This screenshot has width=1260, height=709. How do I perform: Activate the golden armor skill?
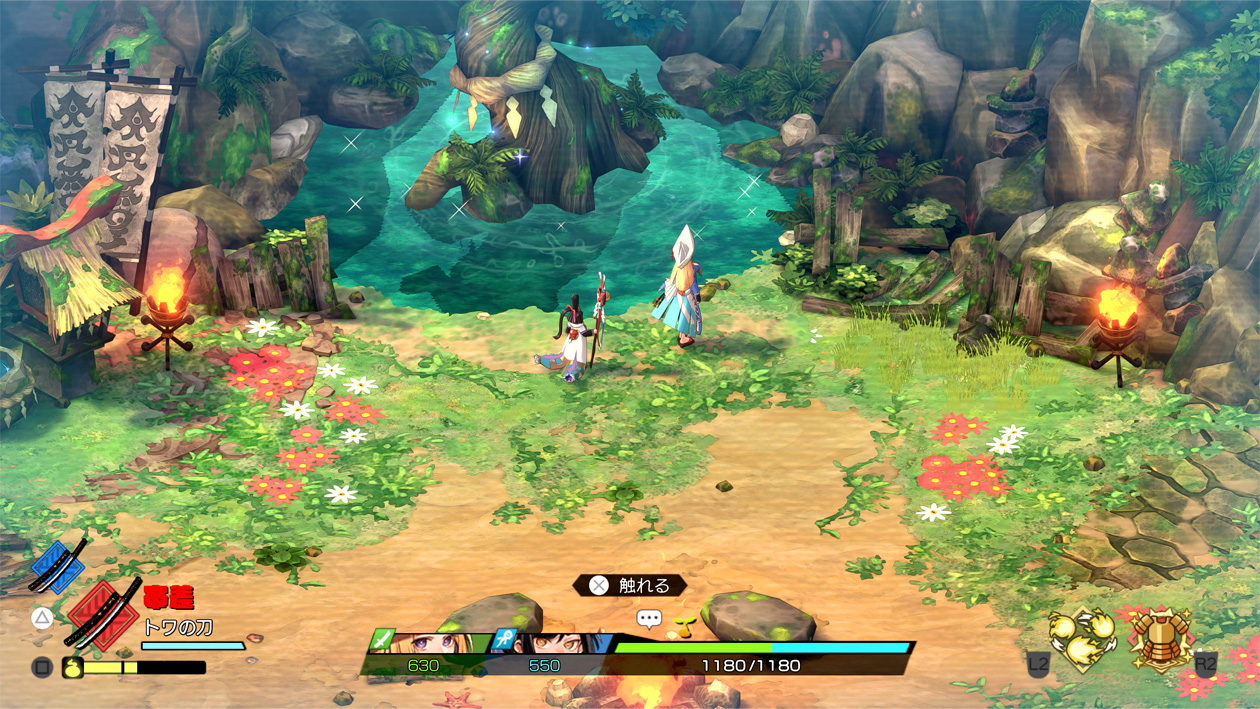[1160, 638]
